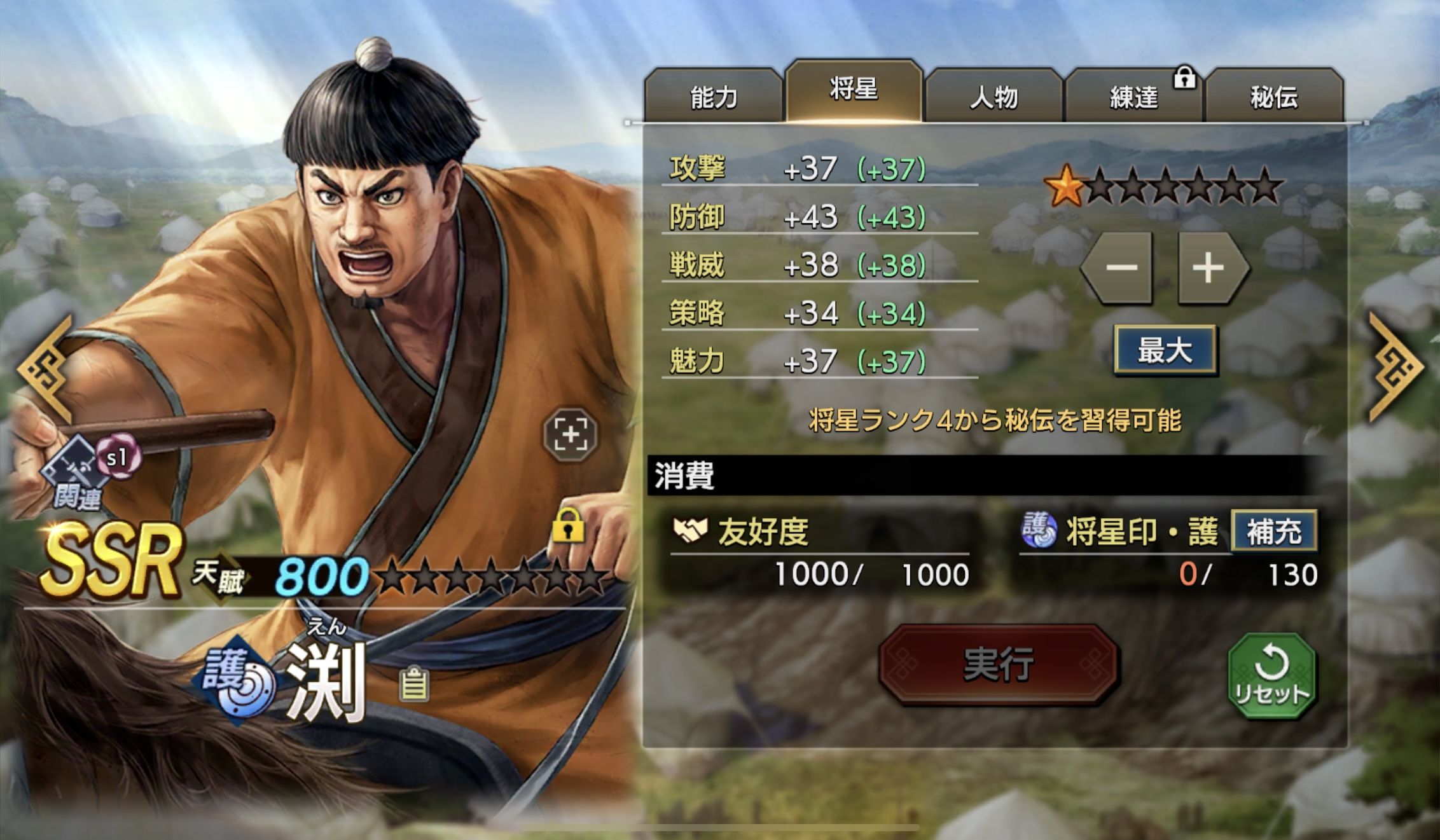Open the 人物 tab
This screenshot has width=1440, height=840.
click(x=993, y=97)
